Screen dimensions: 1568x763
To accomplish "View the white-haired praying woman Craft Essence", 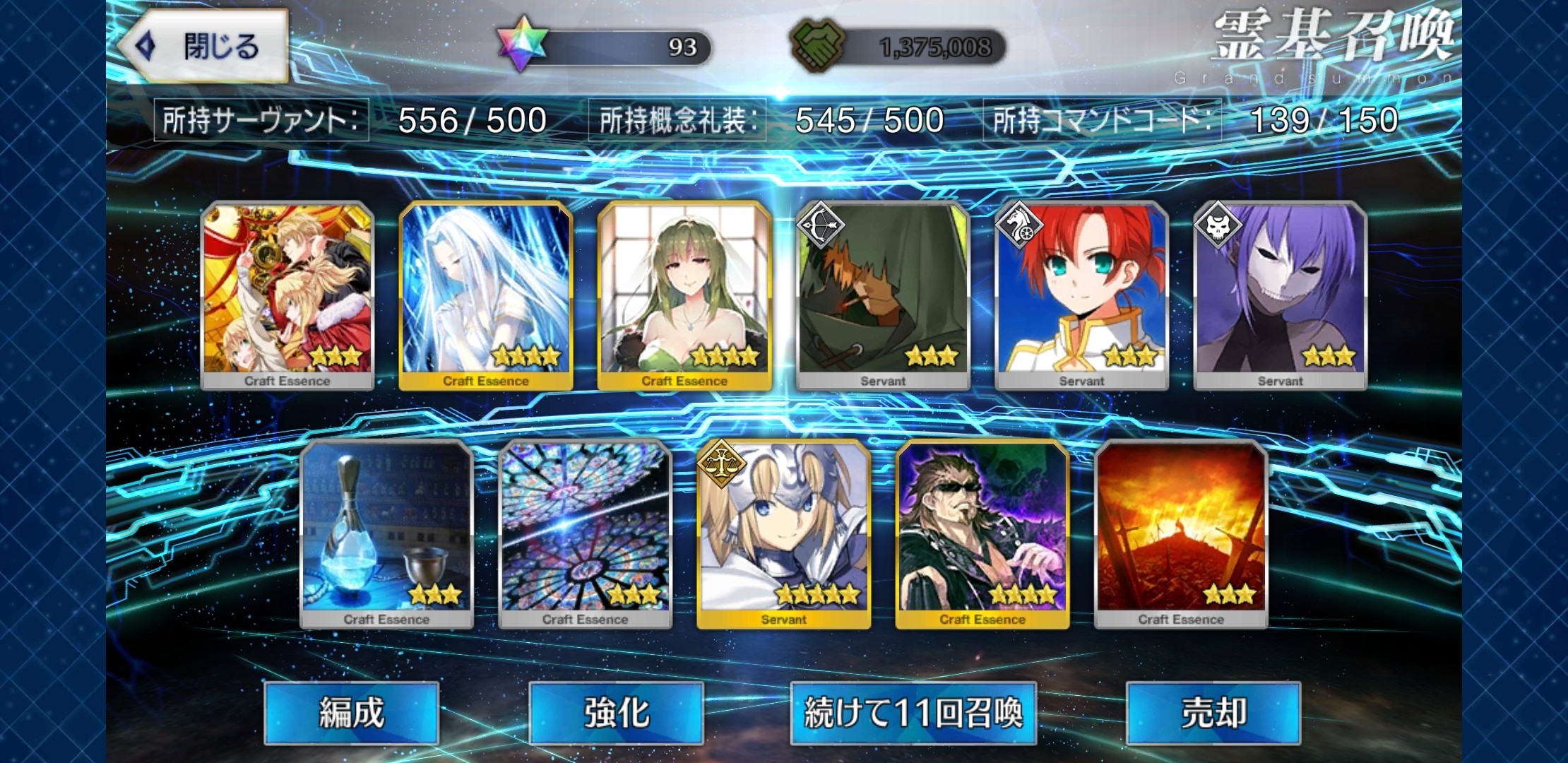I will click(x=486, y=294).
